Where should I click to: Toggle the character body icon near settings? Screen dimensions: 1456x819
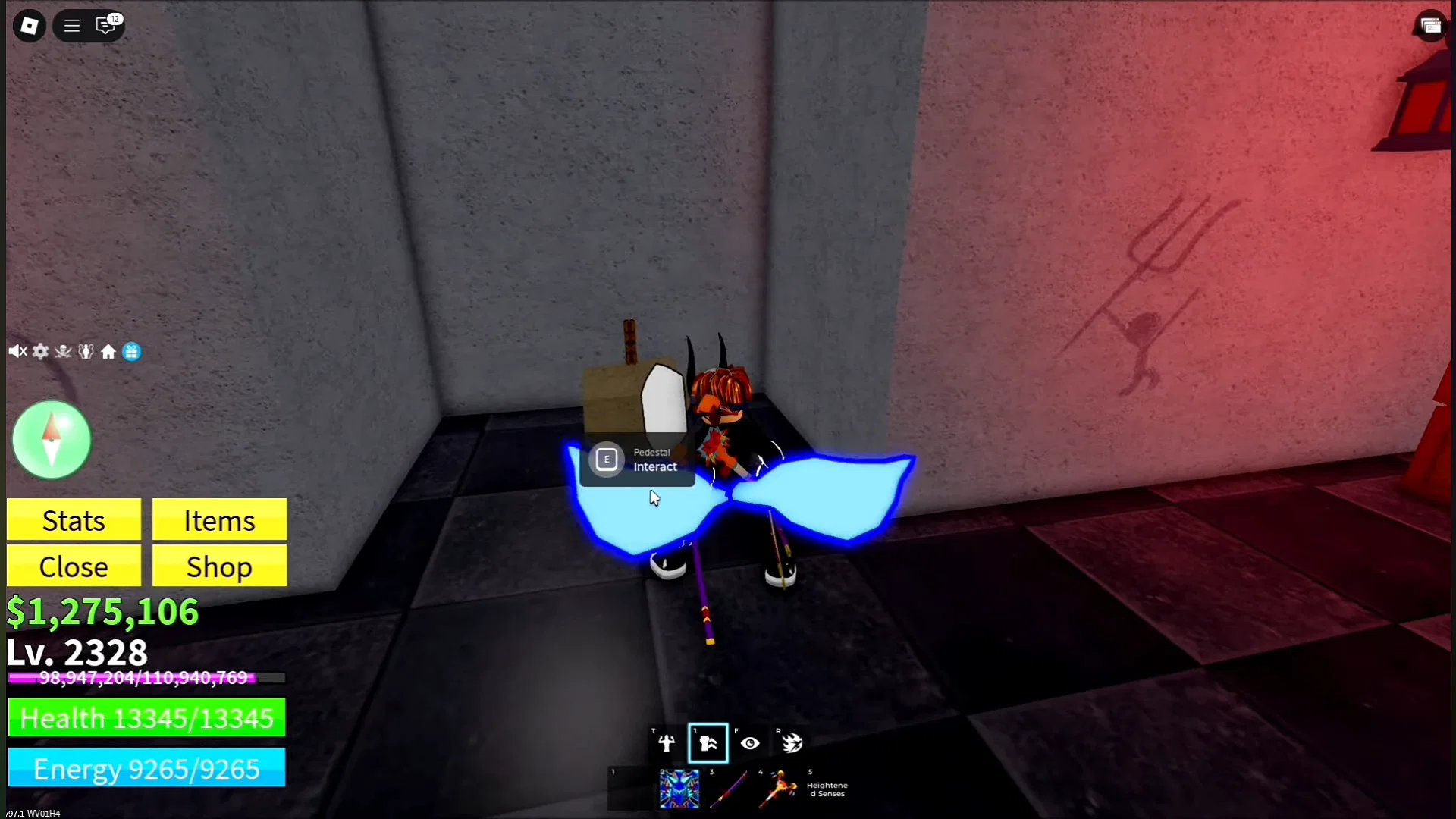click(86, 351)
